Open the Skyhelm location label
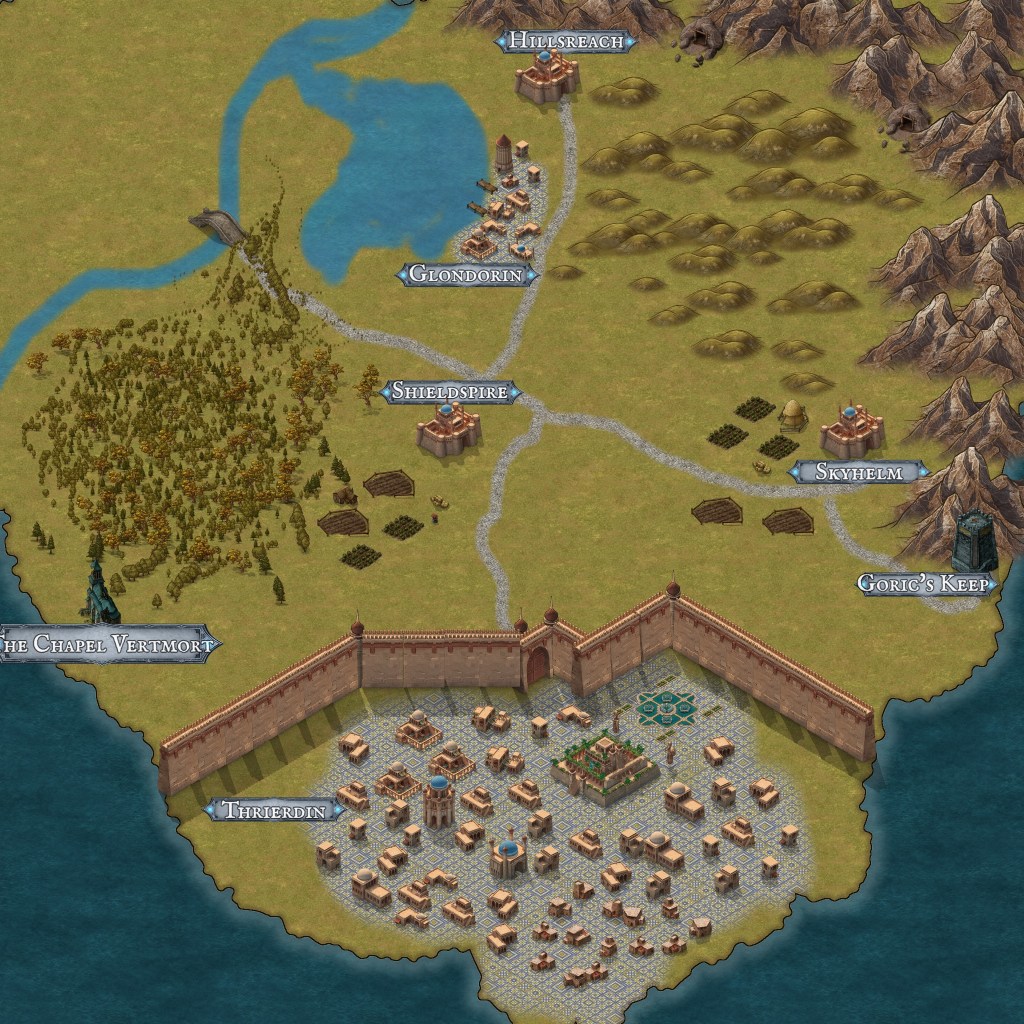Image resolution: width=1024 pixels, height=1024 pixels. [x=859, y=472]
